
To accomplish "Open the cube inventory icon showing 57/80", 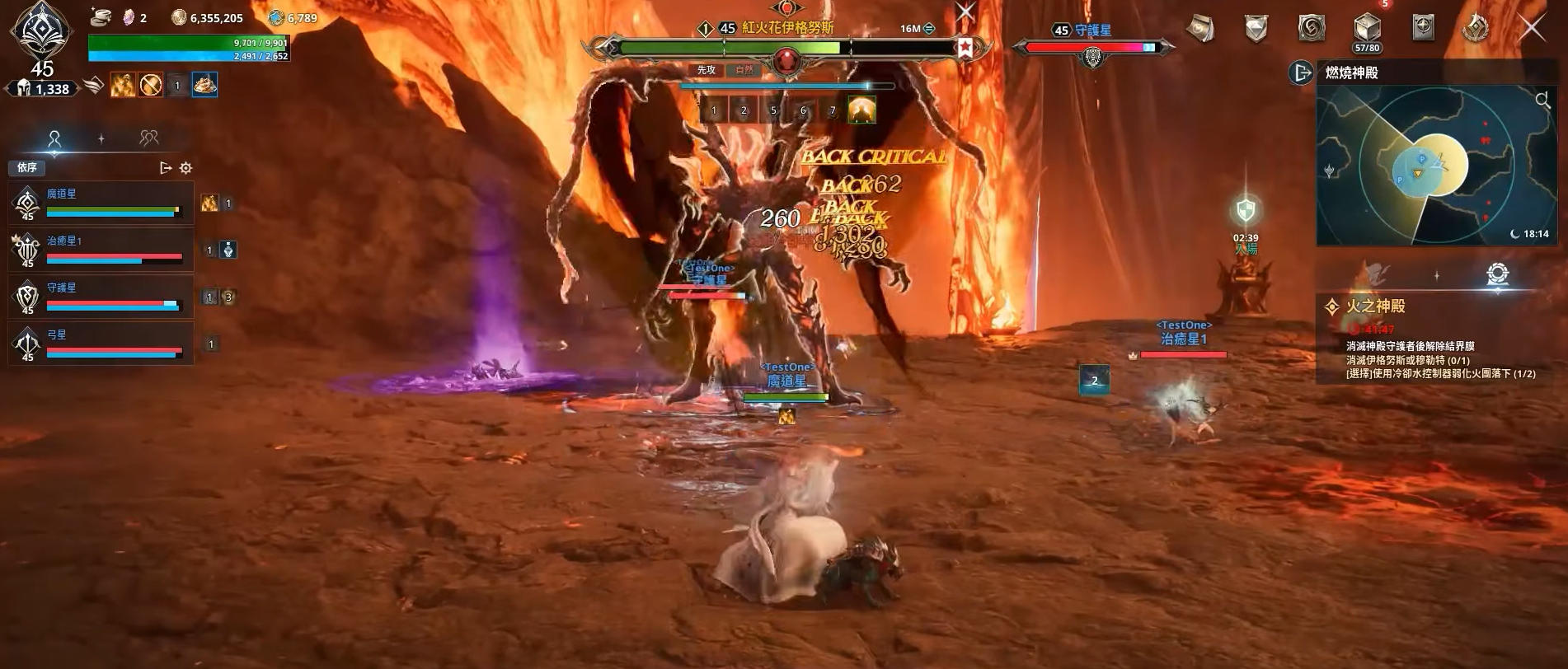I will (1367, 26).
